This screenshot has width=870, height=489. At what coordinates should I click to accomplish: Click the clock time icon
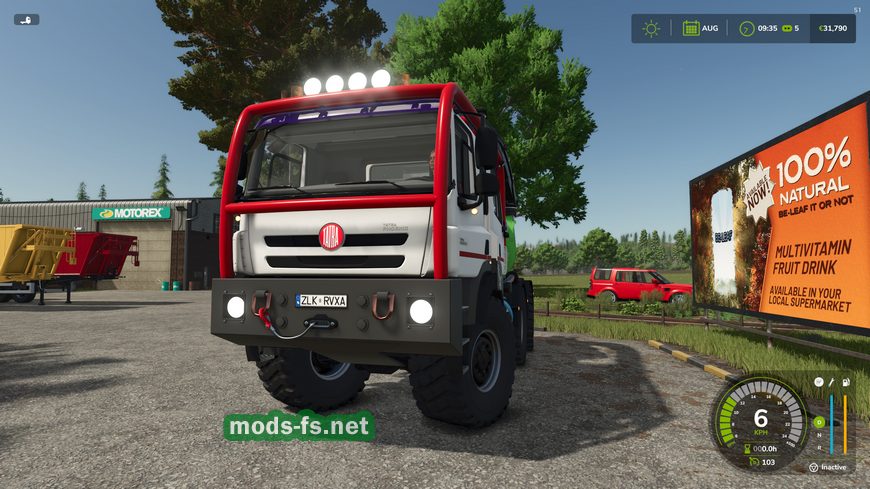pos(746,28)
